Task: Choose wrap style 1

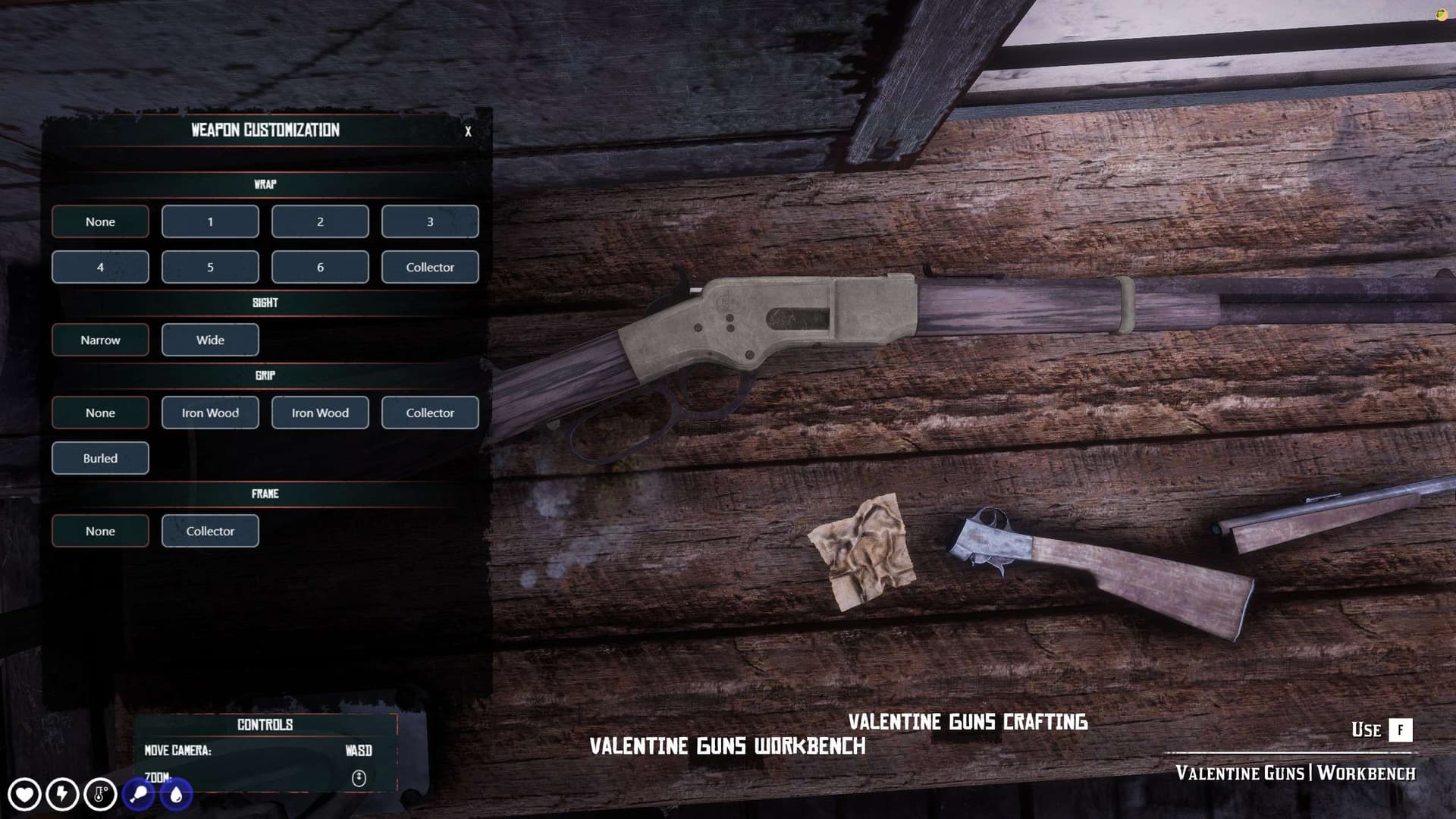Action: [x=210, y=221]
